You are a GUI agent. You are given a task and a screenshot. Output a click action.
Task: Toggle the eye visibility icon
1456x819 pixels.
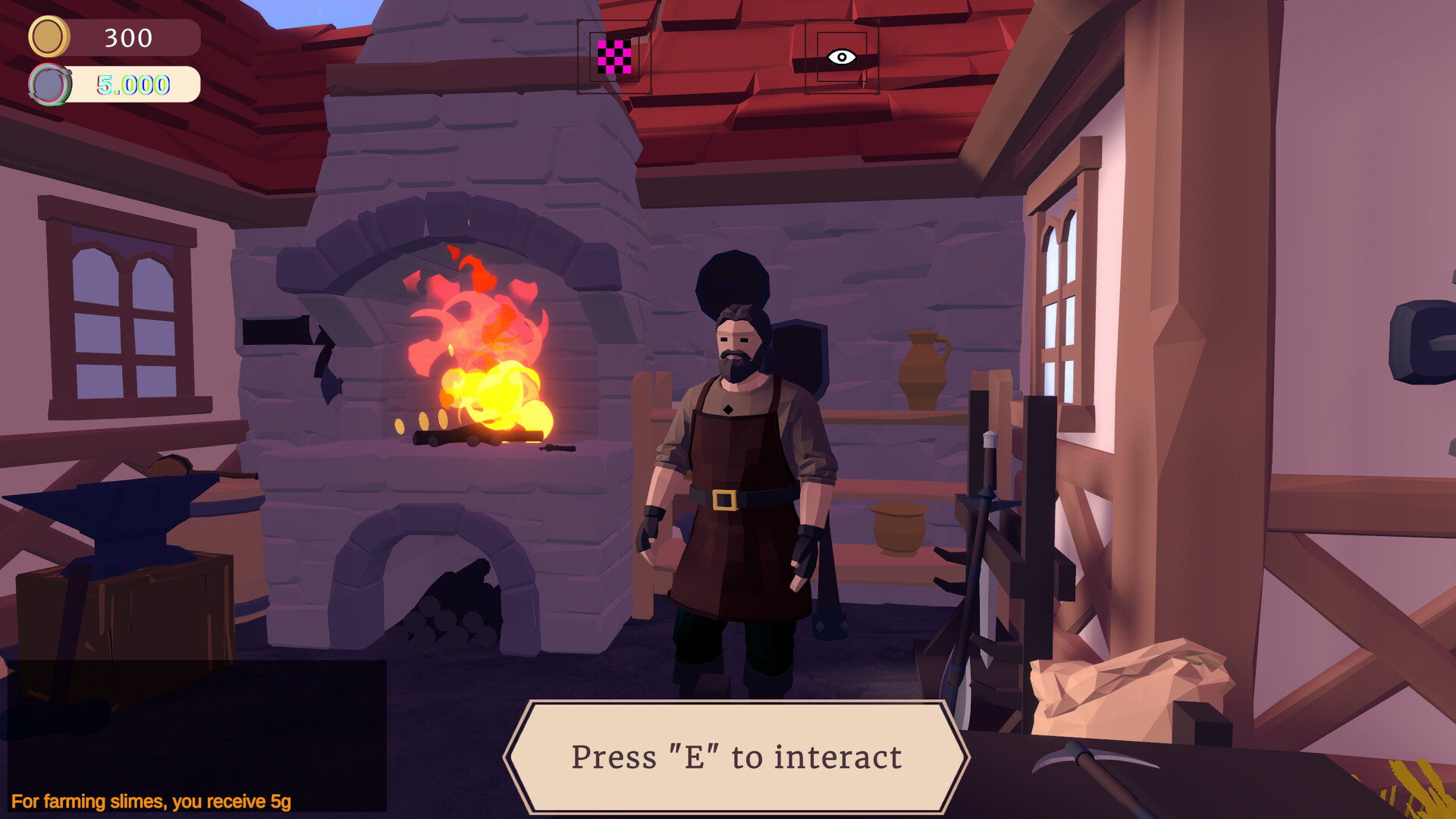tap(842, 57)
